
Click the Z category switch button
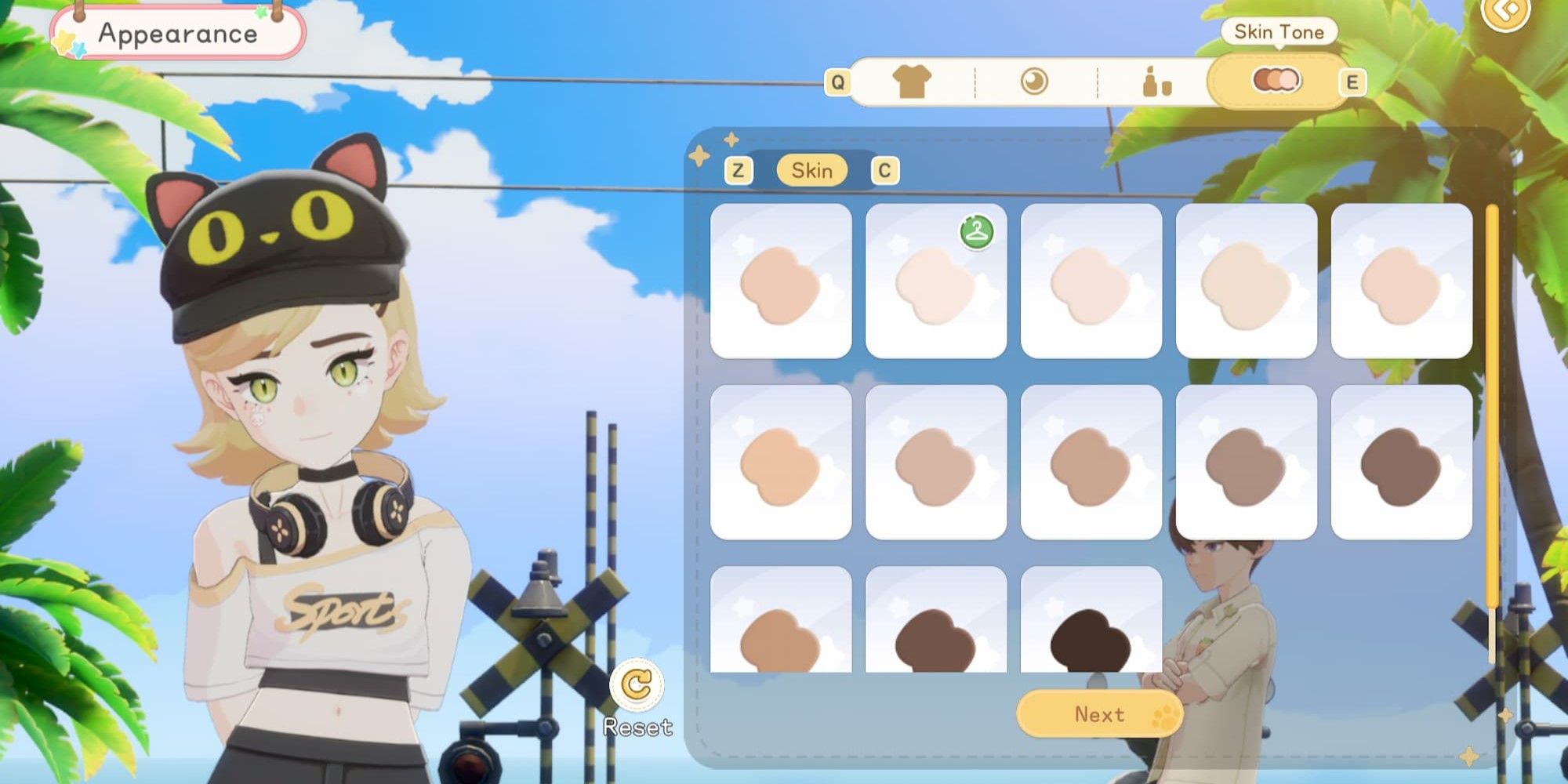tap(738, 171)
